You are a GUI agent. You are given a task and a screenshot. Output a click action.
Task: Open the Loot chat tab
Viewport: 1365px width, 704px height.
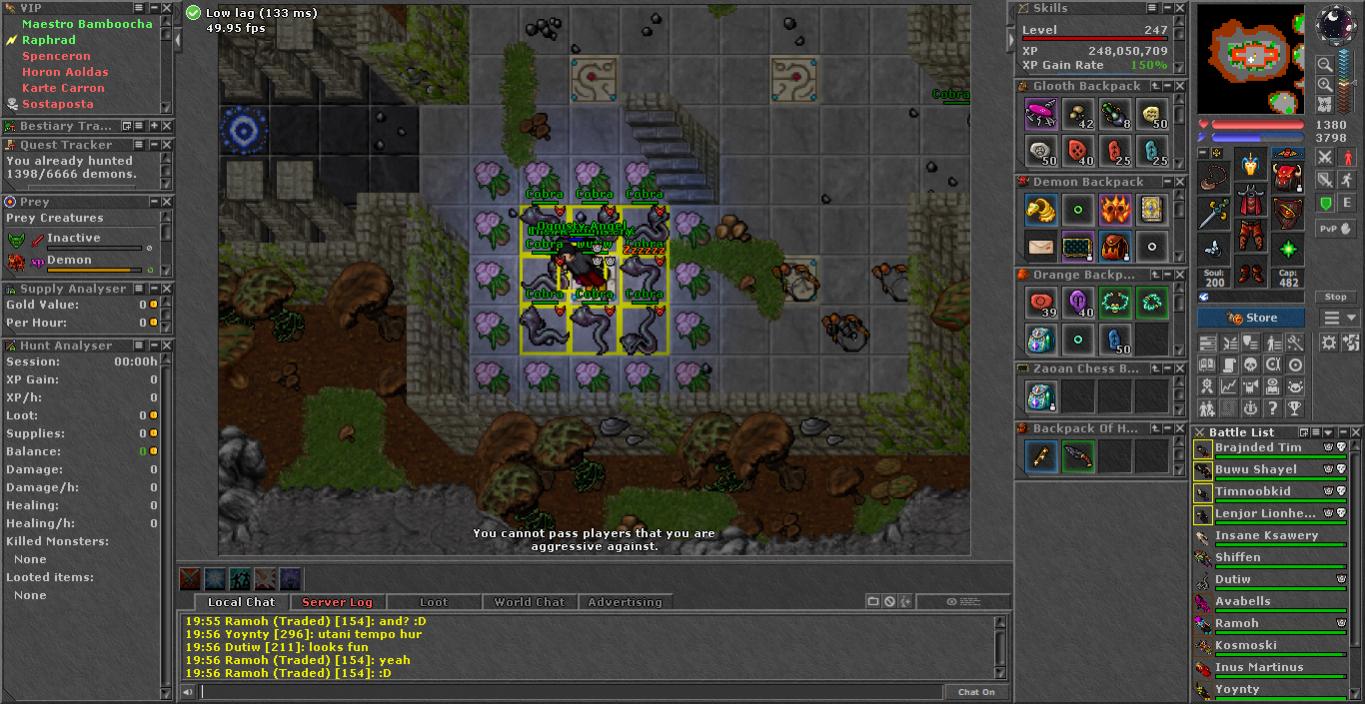(x=433, y=602)
